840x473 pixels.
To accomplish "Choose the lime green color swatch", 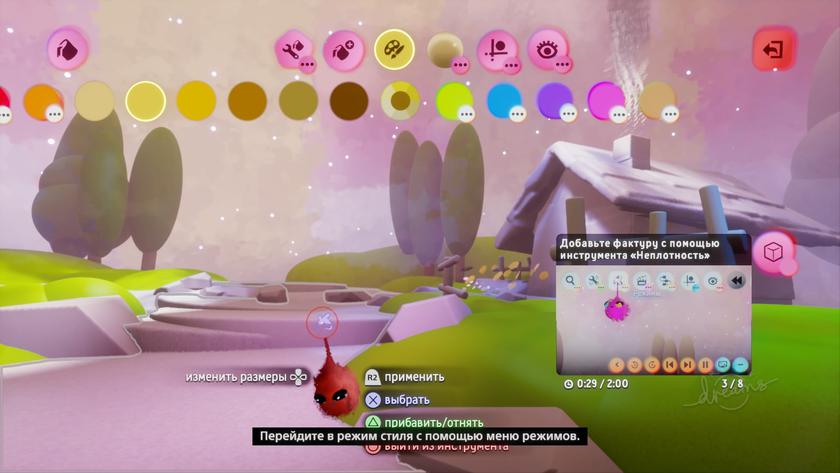I will [453, 101].
